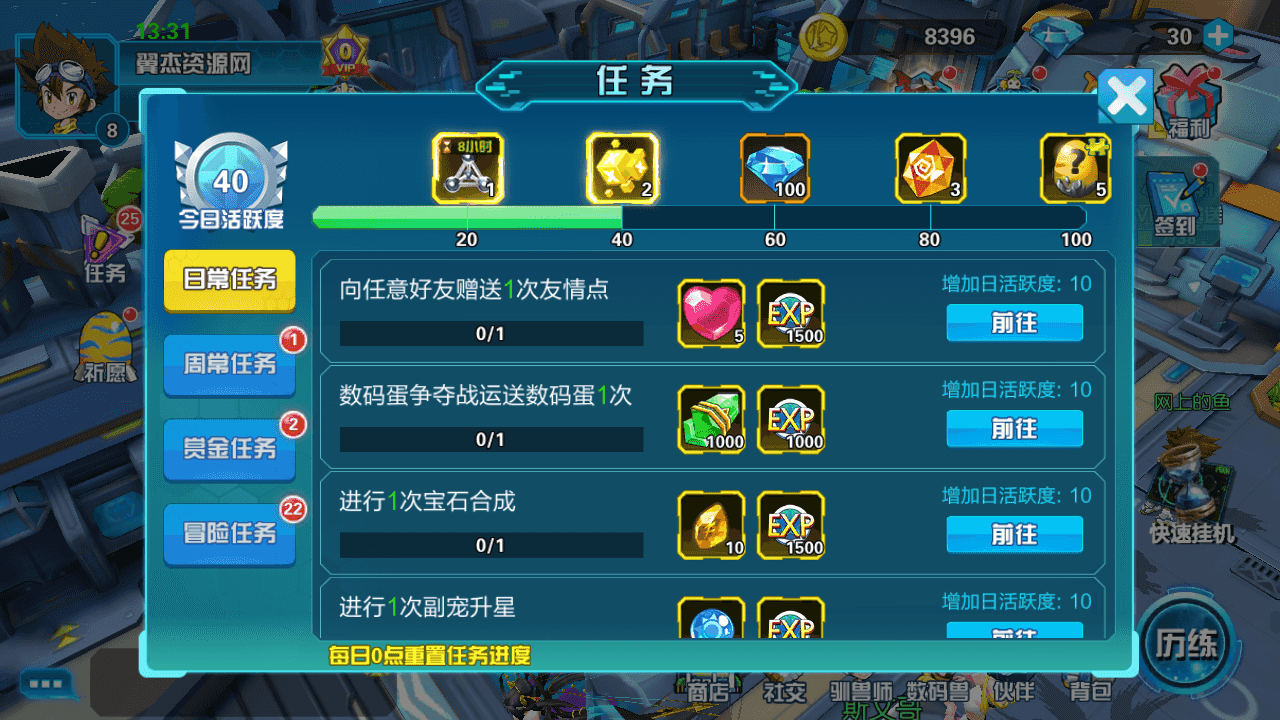The height and width of the screenshot is (720, 1280).
Task: Claim the 8小时 reward chest at 20 activity
Action: pyautogui.click(x=467, y=168)
